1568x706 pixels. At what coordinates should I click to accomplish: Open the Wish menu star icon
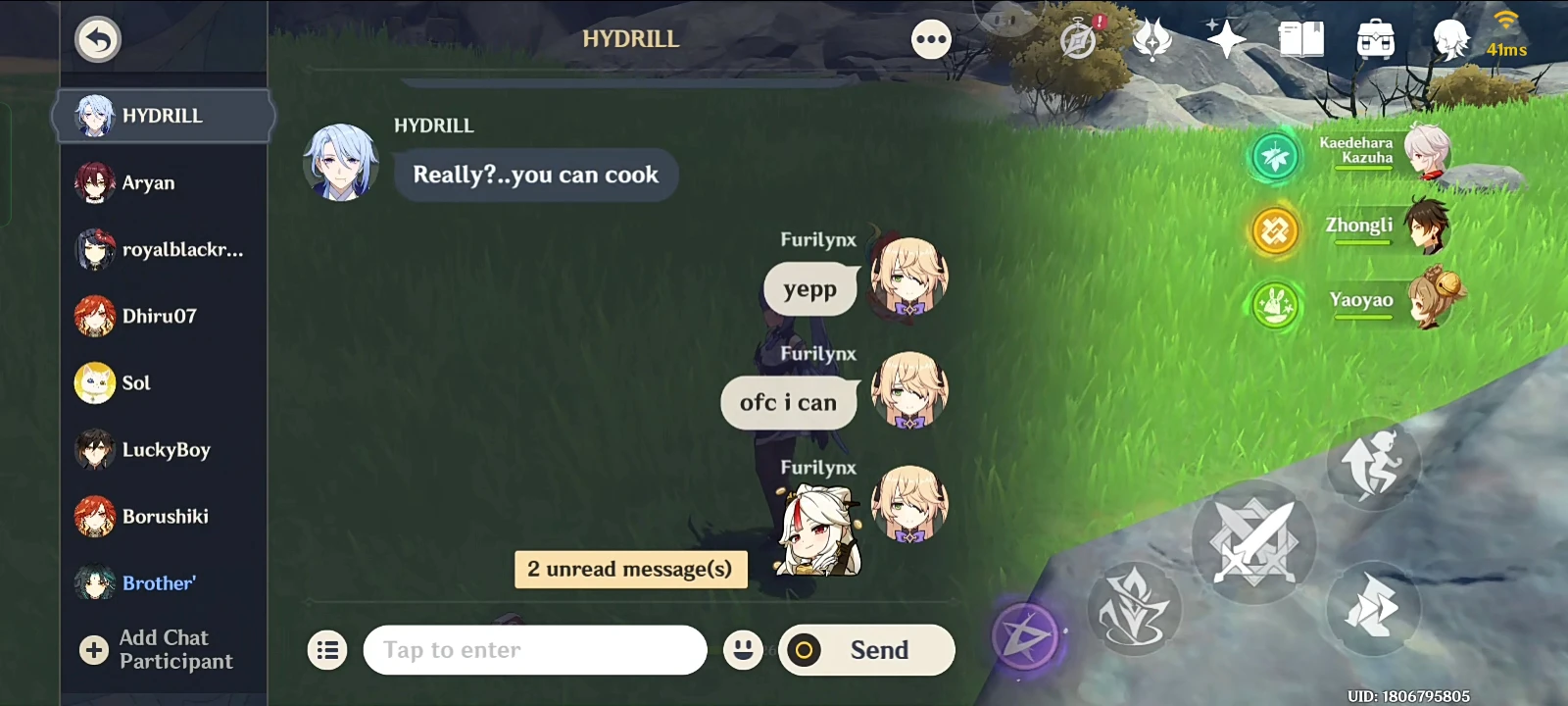pos(1226,39)
